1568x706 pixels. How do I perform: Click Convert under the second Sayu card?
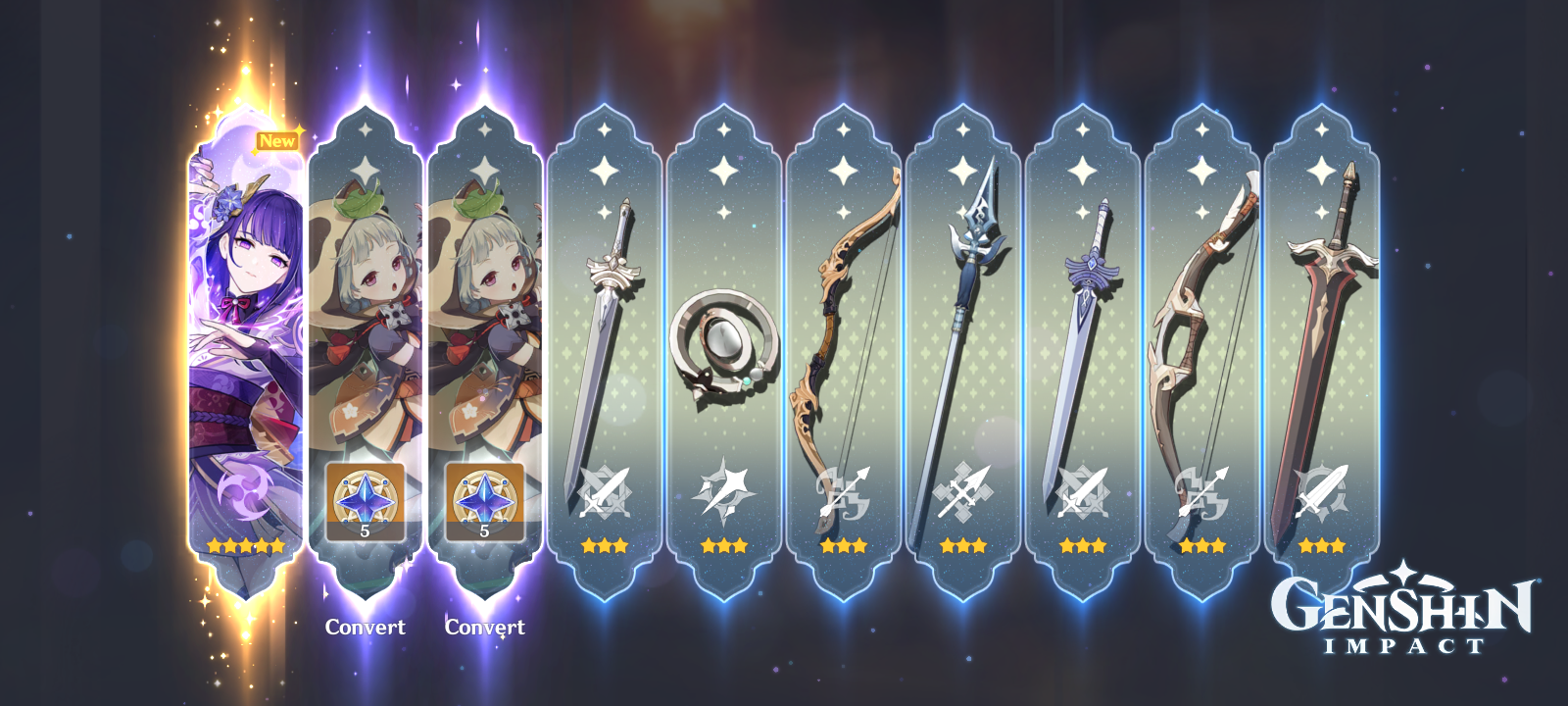(x=487, y=625)
